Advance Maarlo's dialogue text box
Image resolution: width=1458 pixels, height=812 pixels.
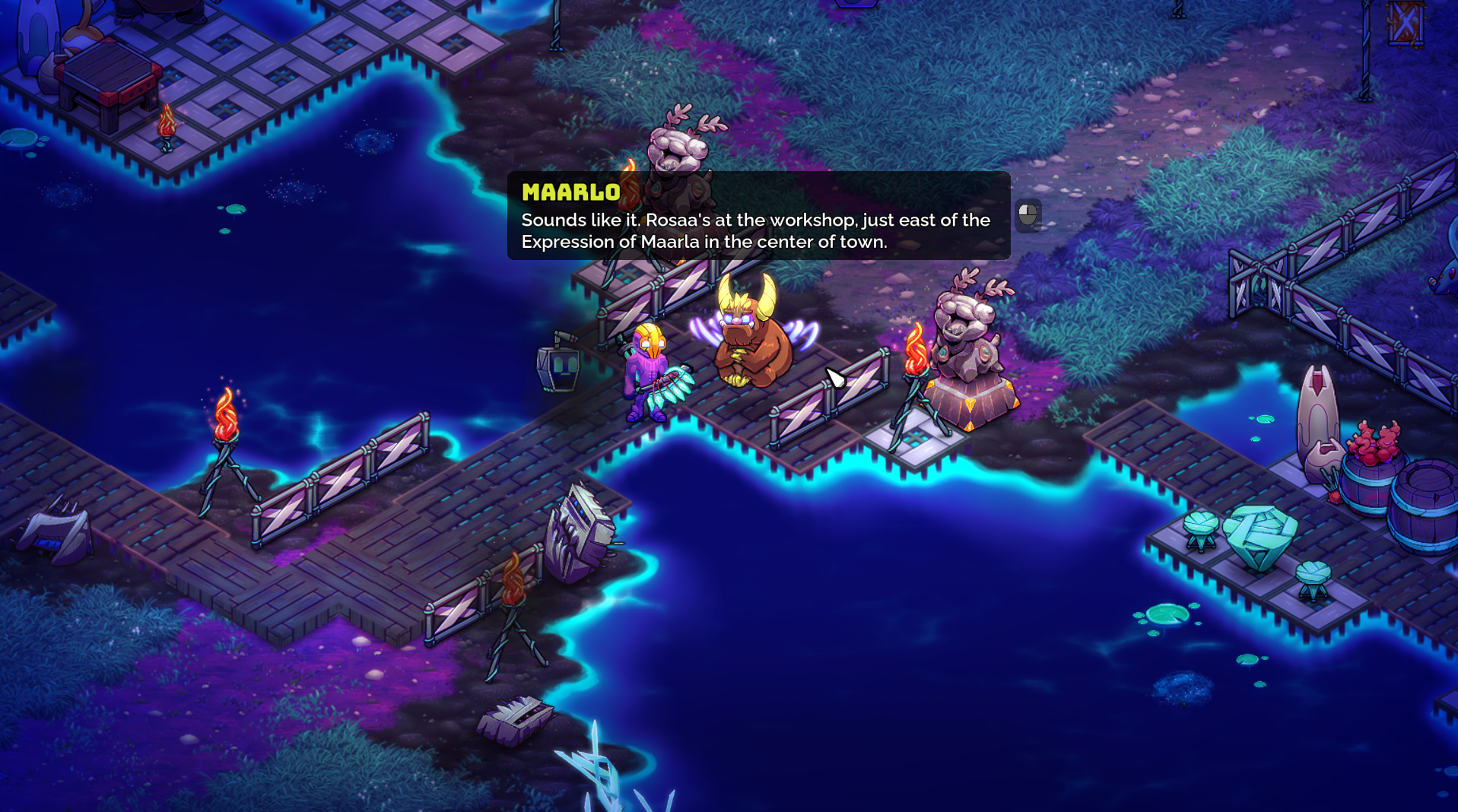(x=1028, y=215)
